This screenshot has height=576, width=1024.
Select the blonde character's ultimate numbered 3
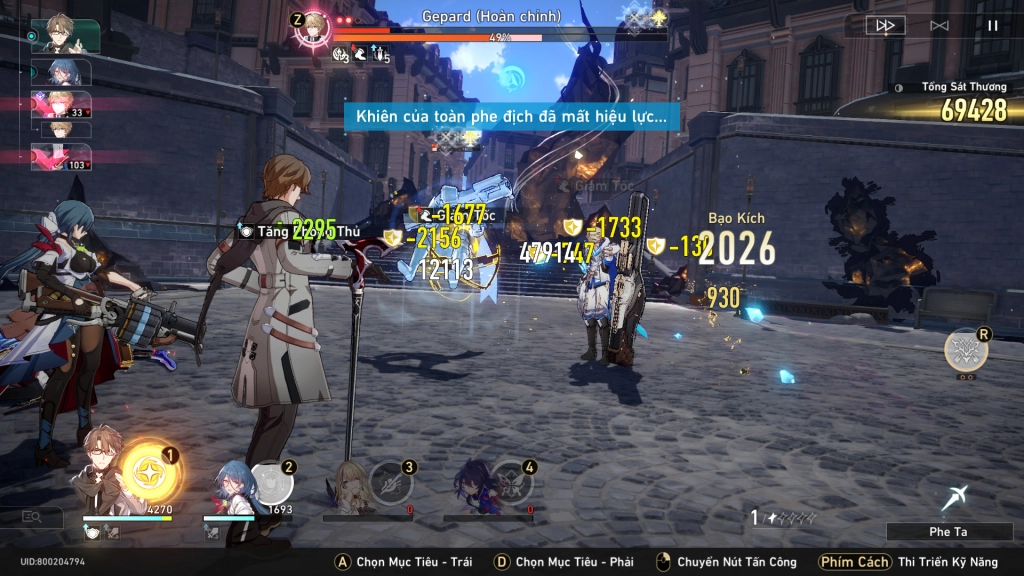click(390, 482)
